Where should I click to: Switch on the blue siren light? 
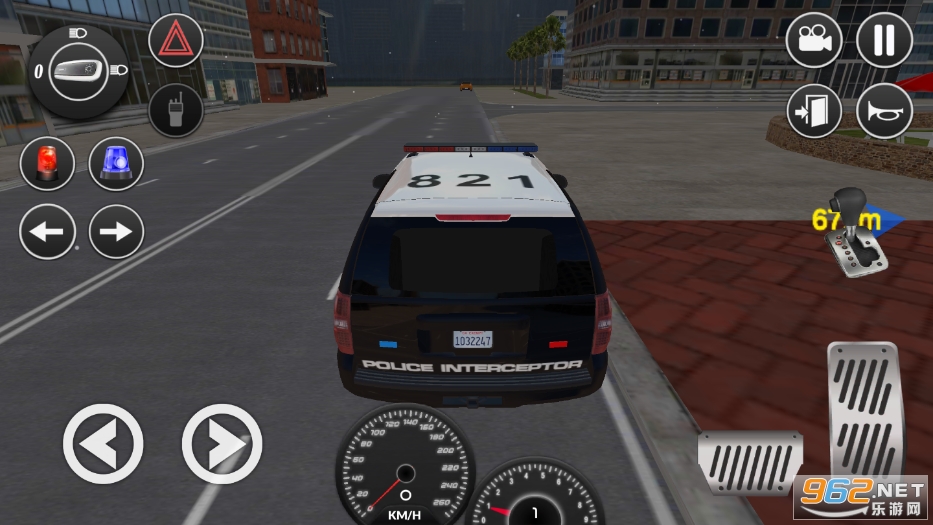[x=116, y=163]
